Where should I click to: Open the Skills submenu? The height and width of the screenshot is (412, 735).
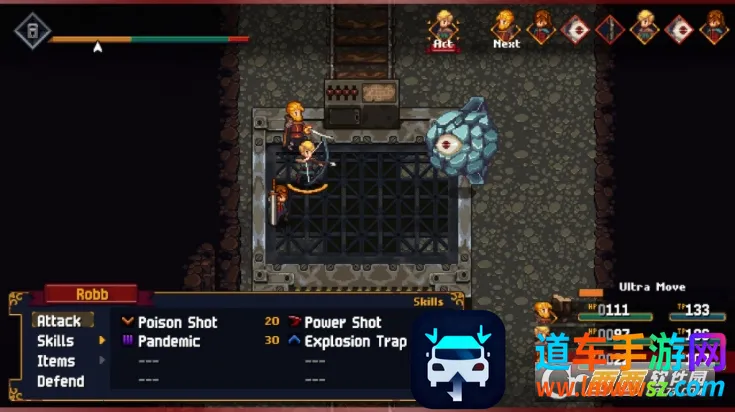click(x=56, y=341)
